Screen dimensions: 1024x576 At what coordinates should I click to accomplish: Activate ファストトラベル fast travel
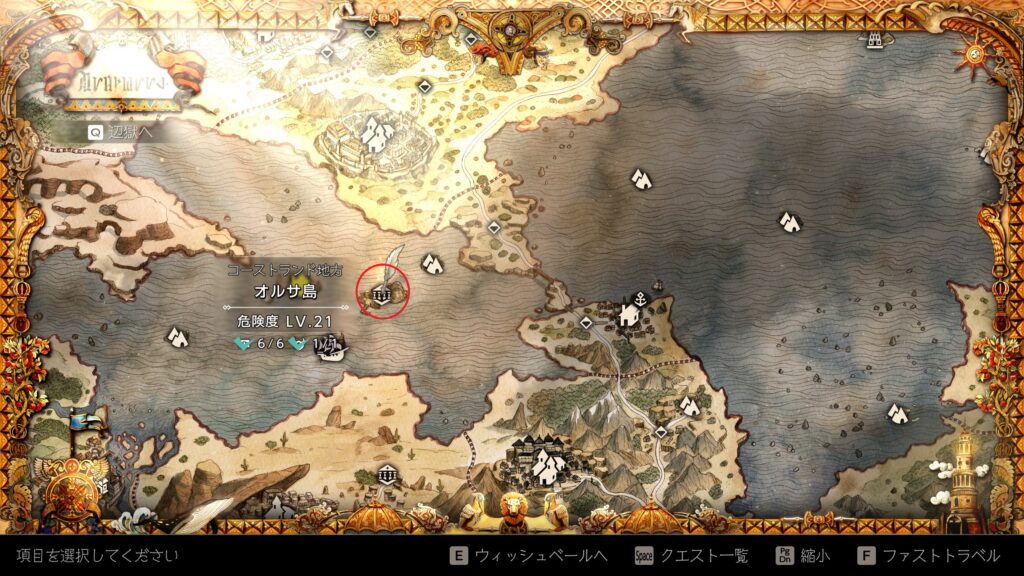[x=929, y=556]
